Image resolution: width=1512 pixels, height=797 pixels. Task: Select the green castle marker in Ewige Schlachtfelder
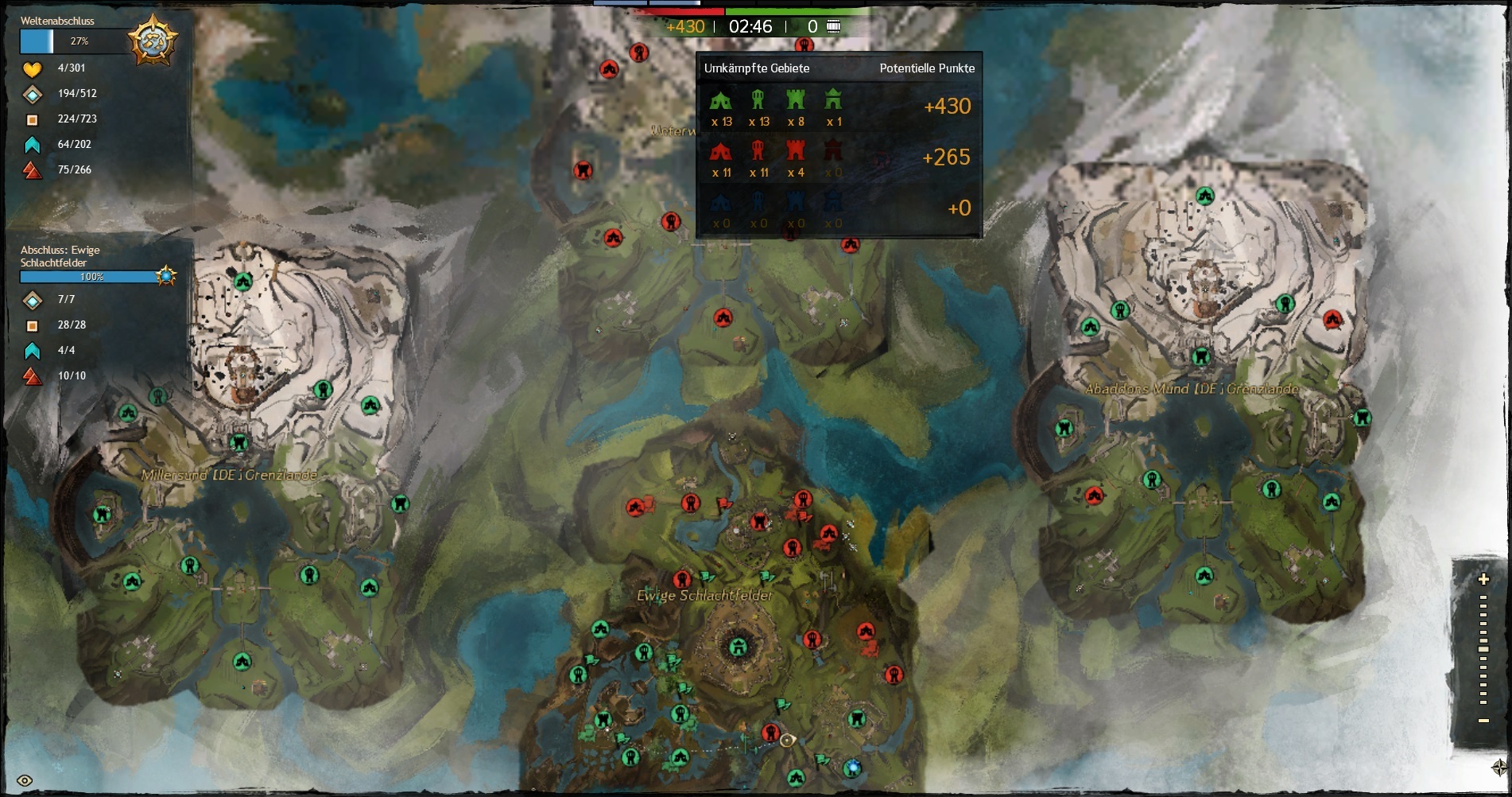point(739,646)
